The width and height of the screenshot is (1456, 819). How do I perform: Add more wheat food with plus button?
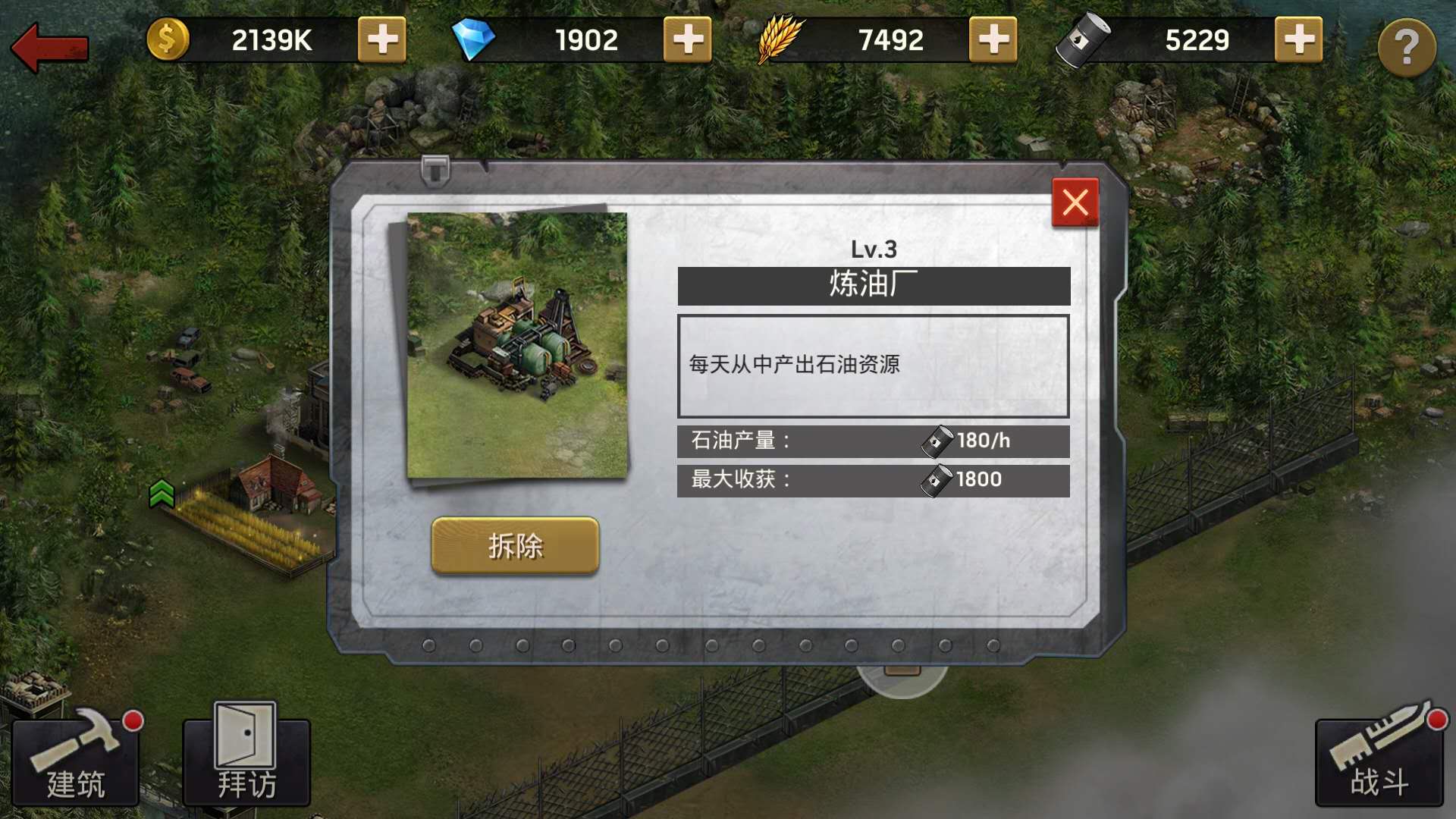[x=993, y=40]
